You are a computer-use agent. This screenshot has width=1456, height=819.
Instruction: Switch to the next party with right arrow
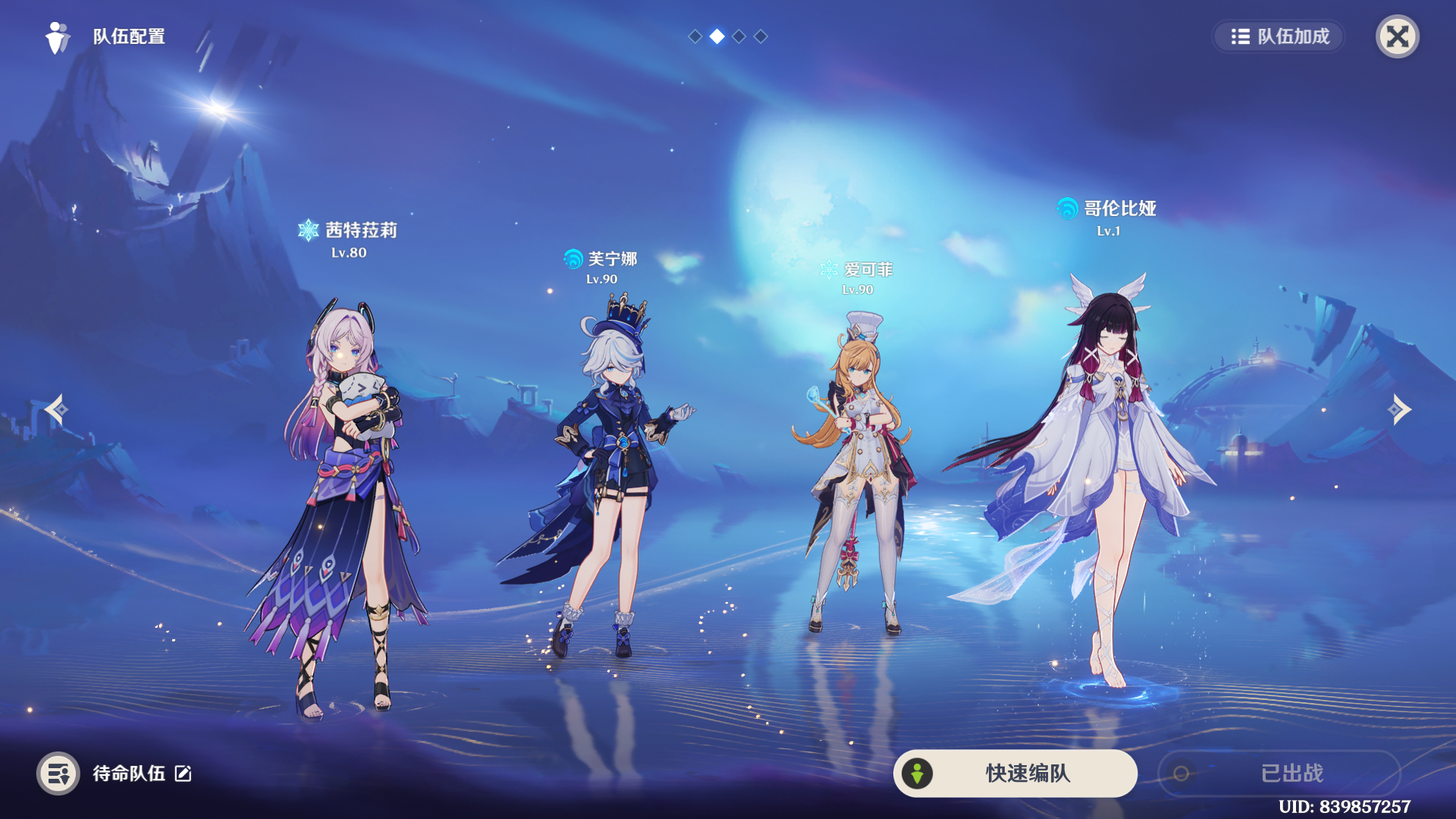point(1399,409)
